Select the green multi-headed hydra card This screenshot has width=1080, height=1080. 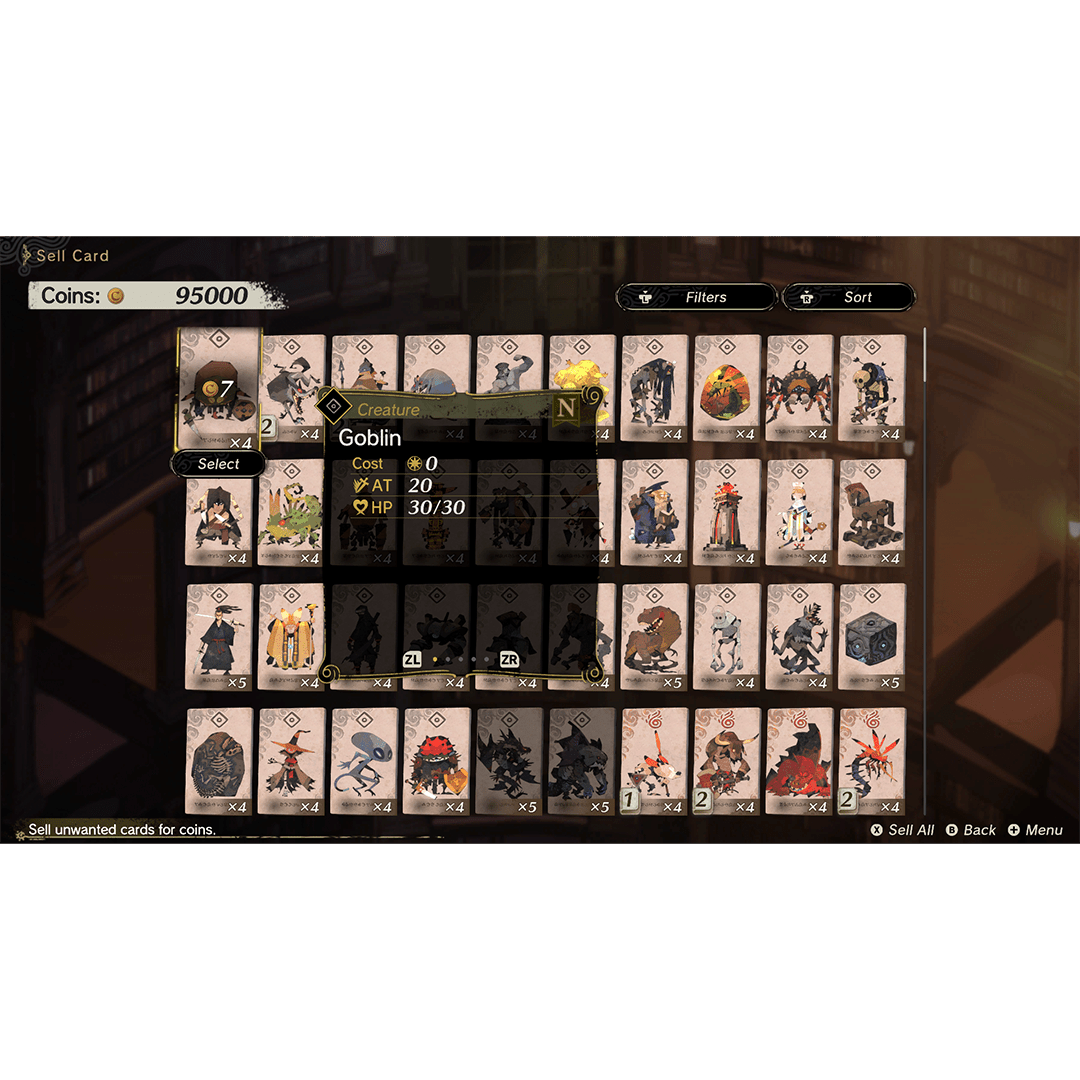tap(291, 512)
